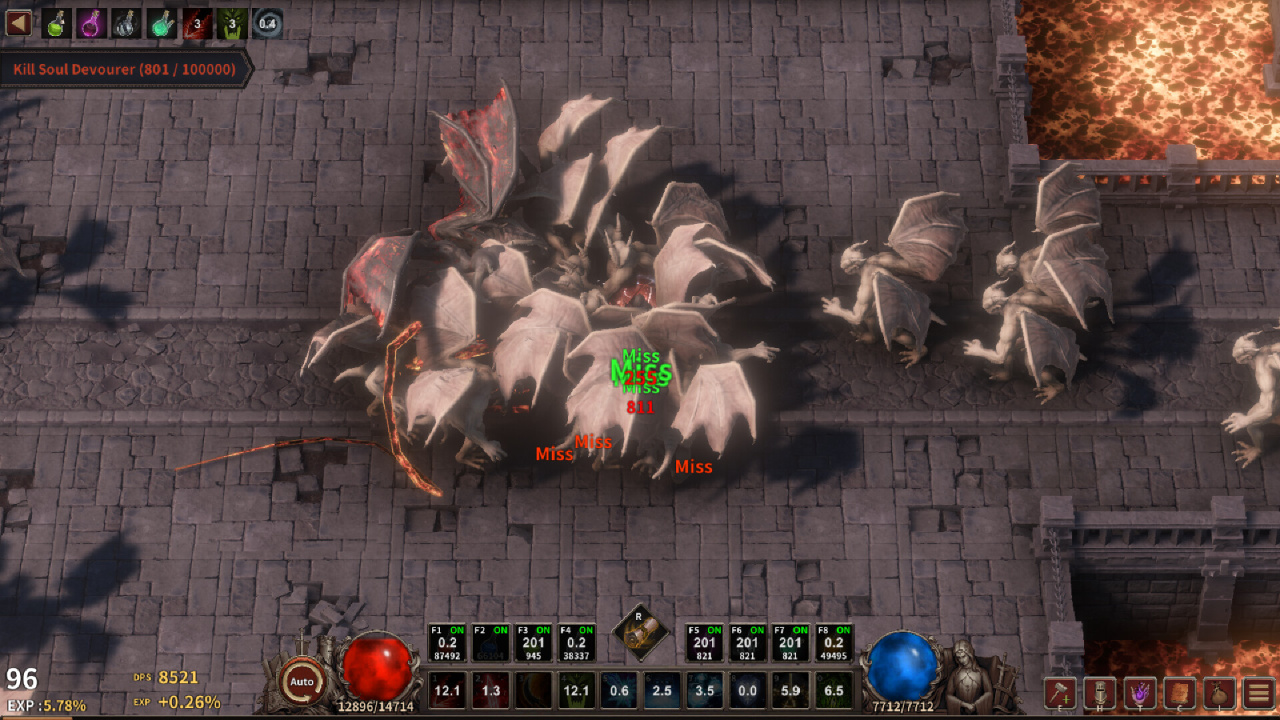1280x720 pixels.
Task: Select the F1 skill slot
Action: click(447, 643)
